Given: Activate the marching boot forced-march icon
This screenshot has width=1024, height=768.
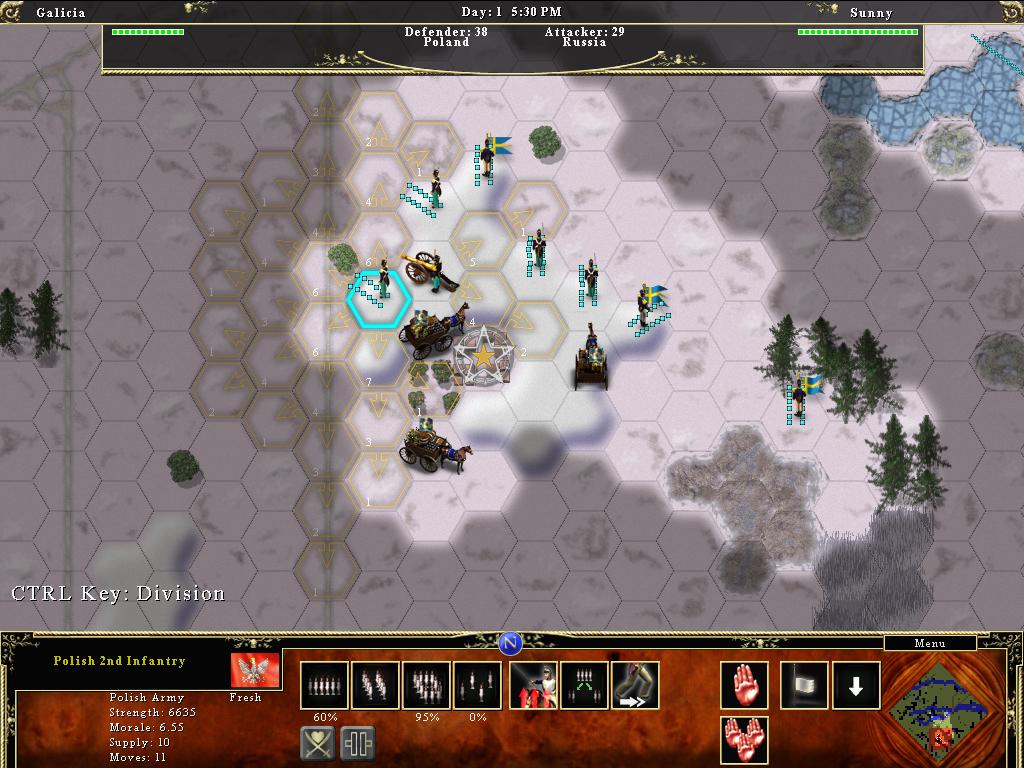Looking at the screenshot, I should 635,685.
